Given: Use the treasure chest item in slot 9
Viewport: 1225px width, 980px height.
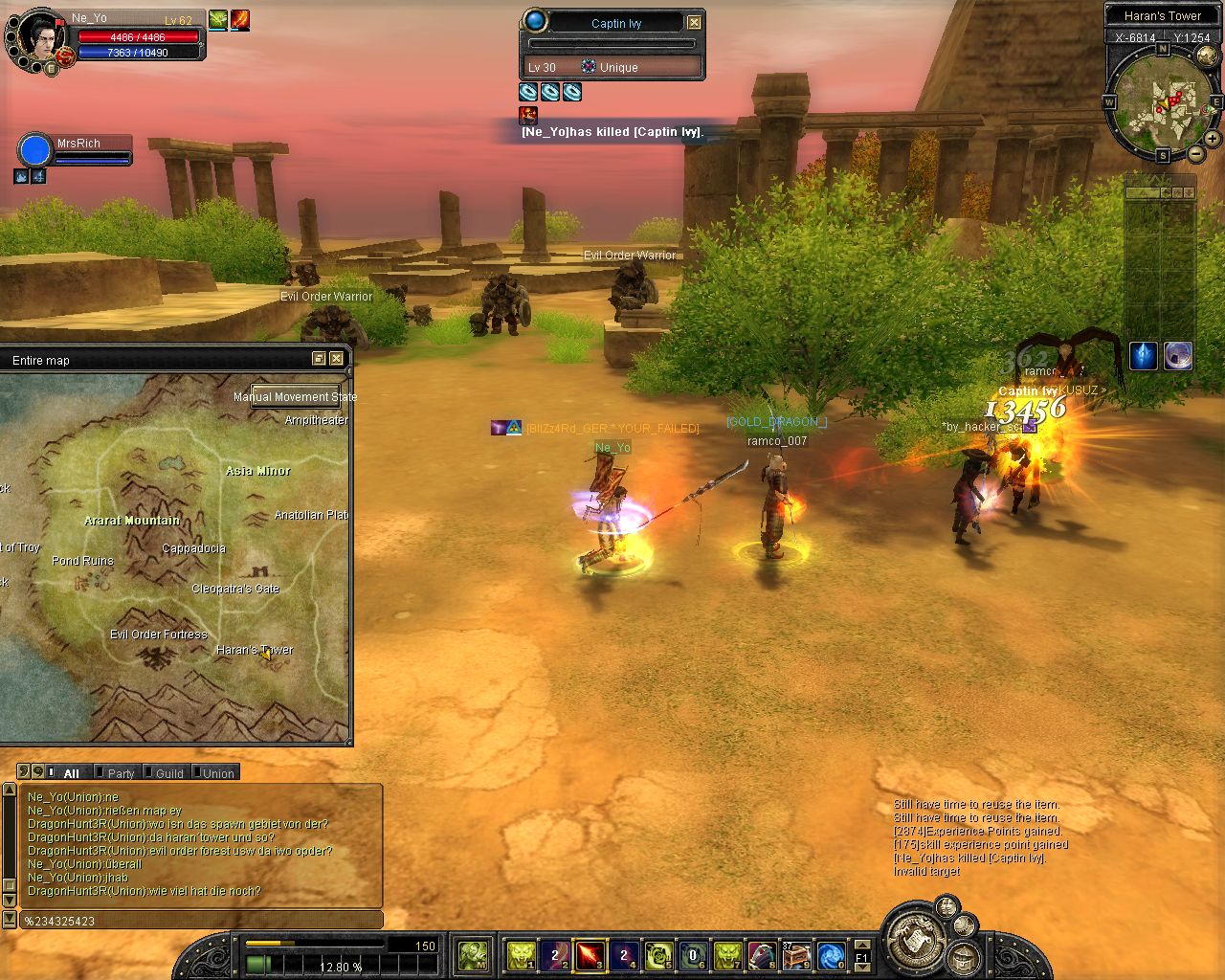Looking at the screenshot, I should point(796,954).
